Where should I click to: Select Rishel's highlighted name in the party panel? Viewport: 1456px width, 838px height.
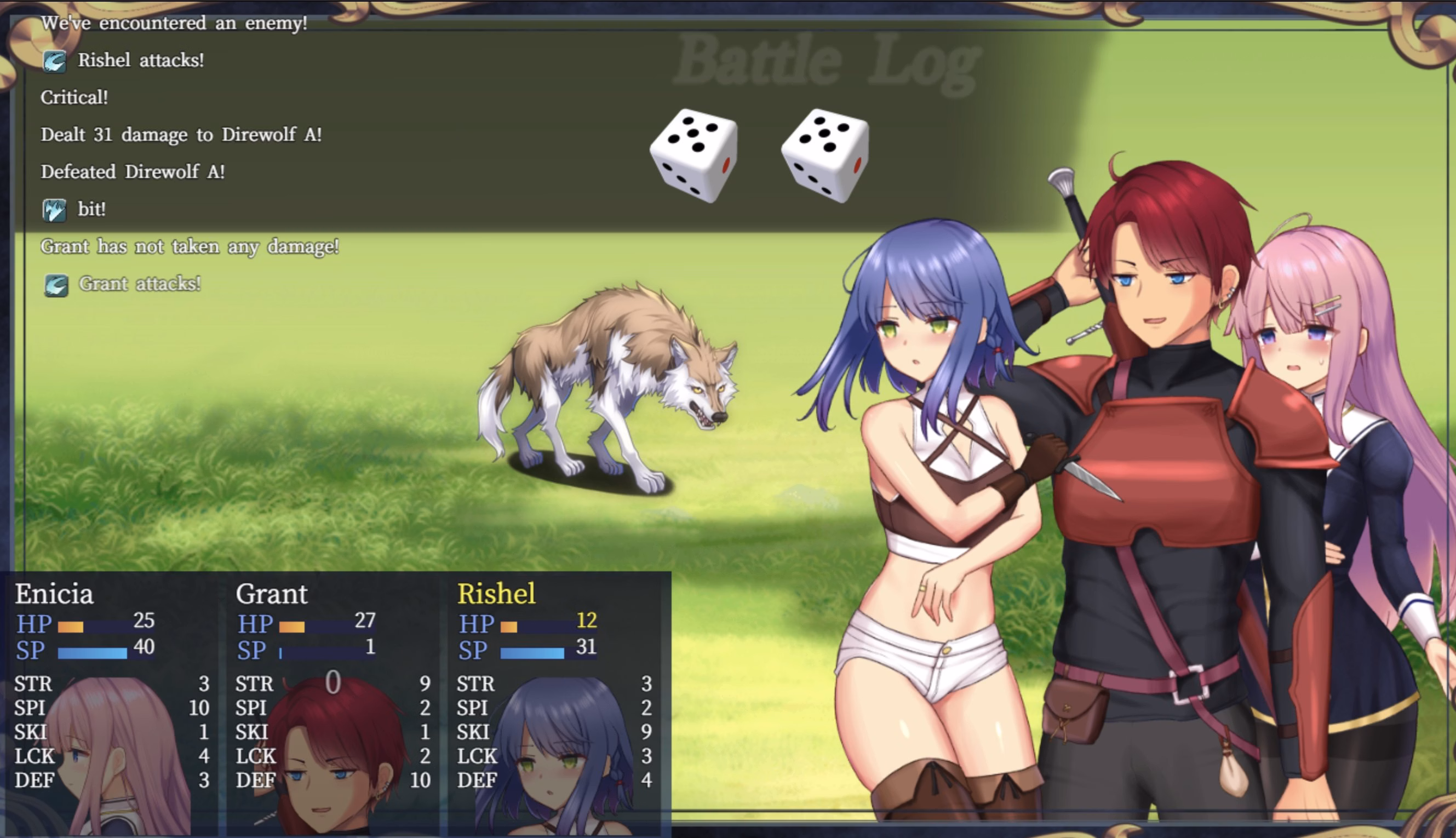pyautogui.click(x=496, y=593)
